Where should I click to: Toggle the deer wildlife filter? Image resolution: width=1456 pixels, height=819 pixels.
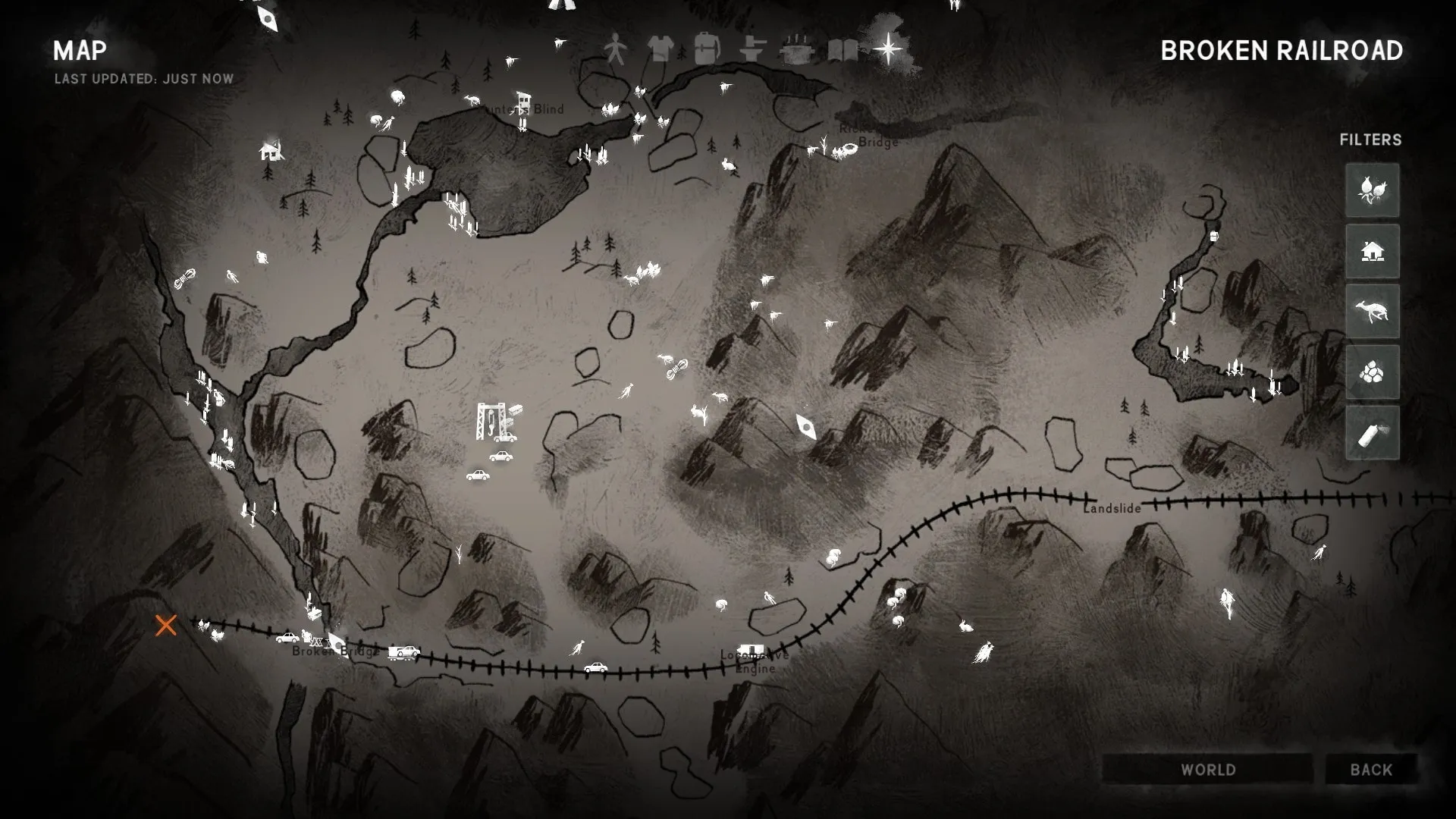point(1372,312)
